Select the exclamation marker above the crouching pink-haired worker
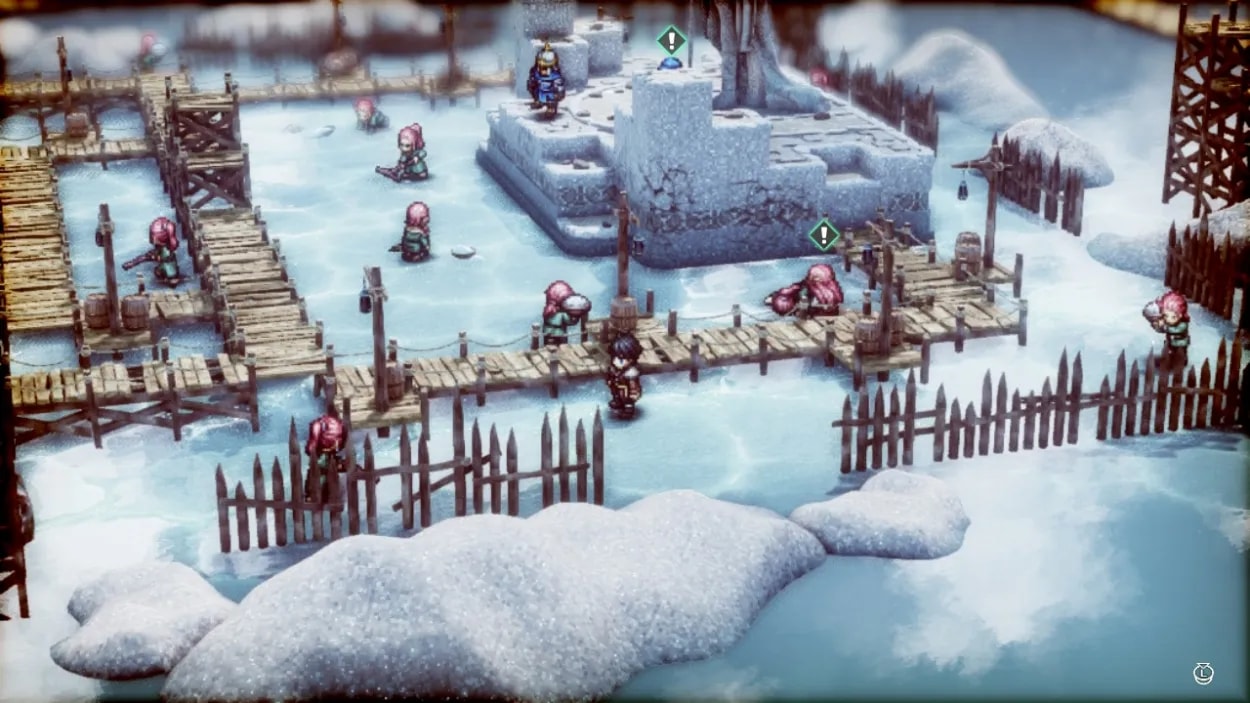The width and height of the screenshot is (1250, 703). tap(823, 235)
